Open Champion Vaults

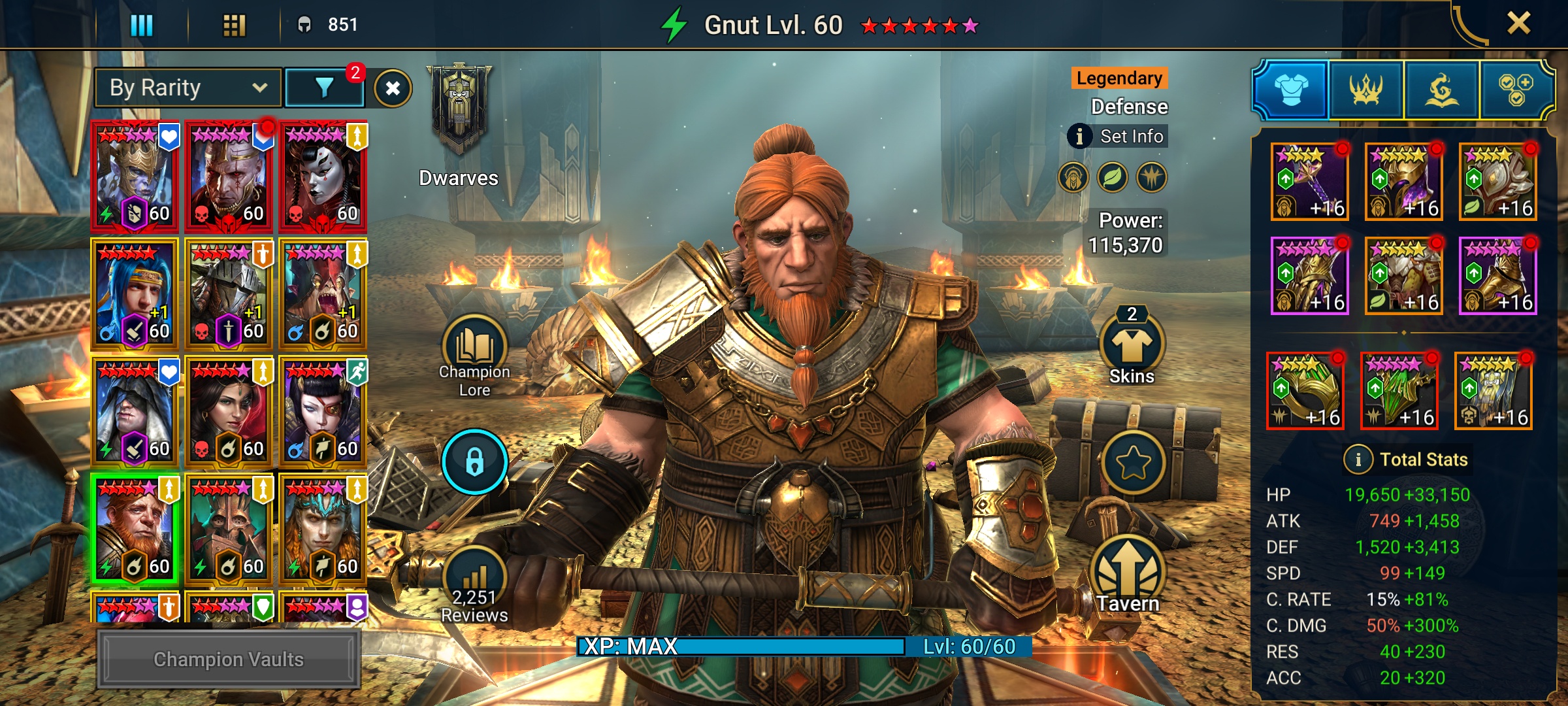229,659
